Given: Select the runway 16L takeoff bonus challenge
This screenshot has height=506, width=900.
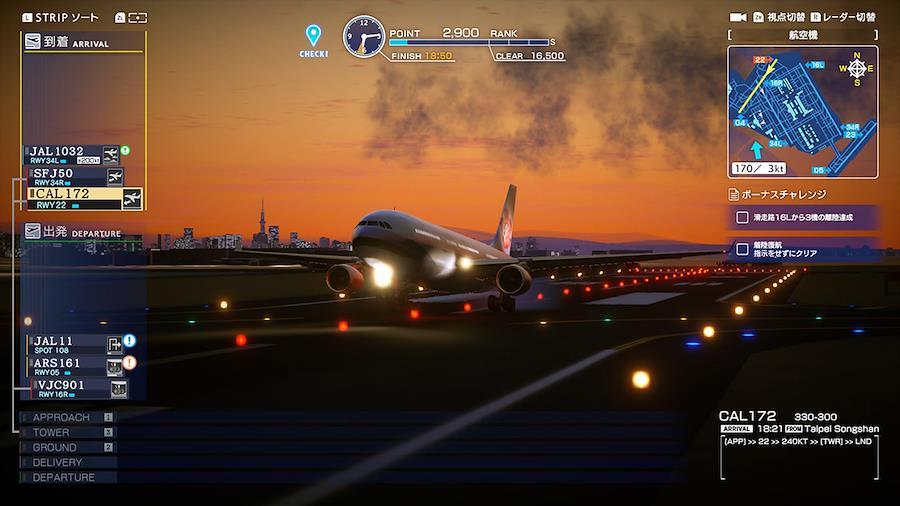Looking at the screenshot, I should pos(805,217).
